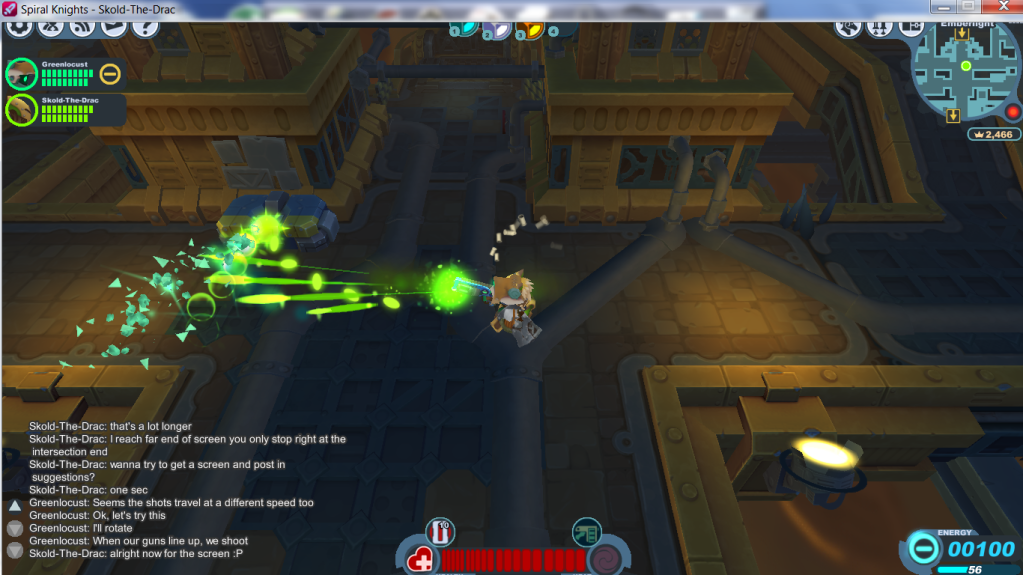Select weapon slot 1 with cyan icon

(x=465, y=28)
